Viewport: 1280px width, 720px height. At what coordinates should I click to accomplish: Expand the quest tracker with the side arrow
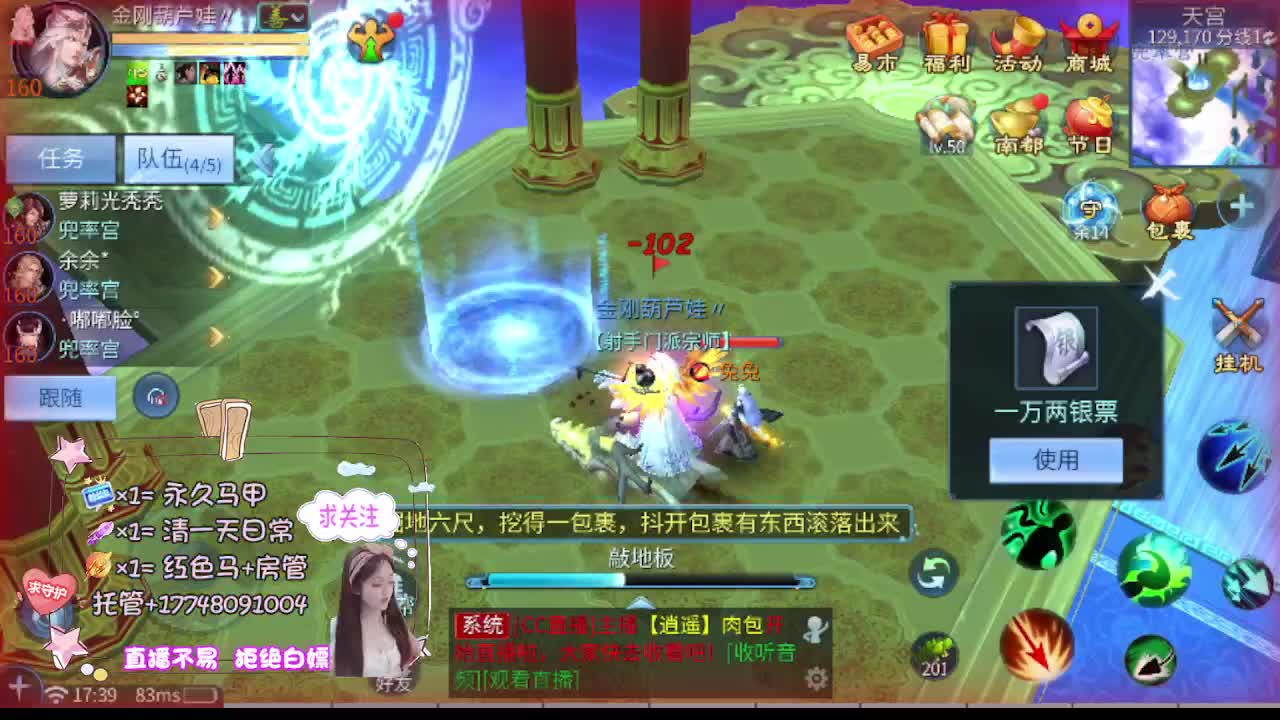point(265,158)
